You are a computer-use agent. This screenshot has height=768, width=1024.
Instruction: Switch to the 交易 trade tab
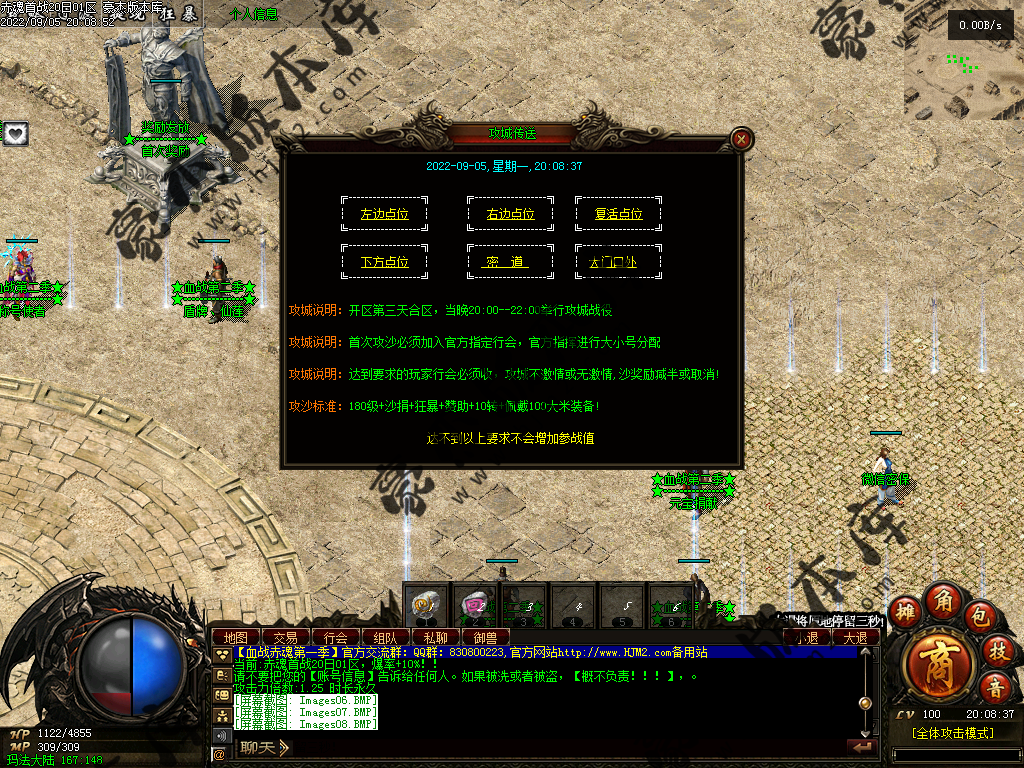click(x=285, y=637)
